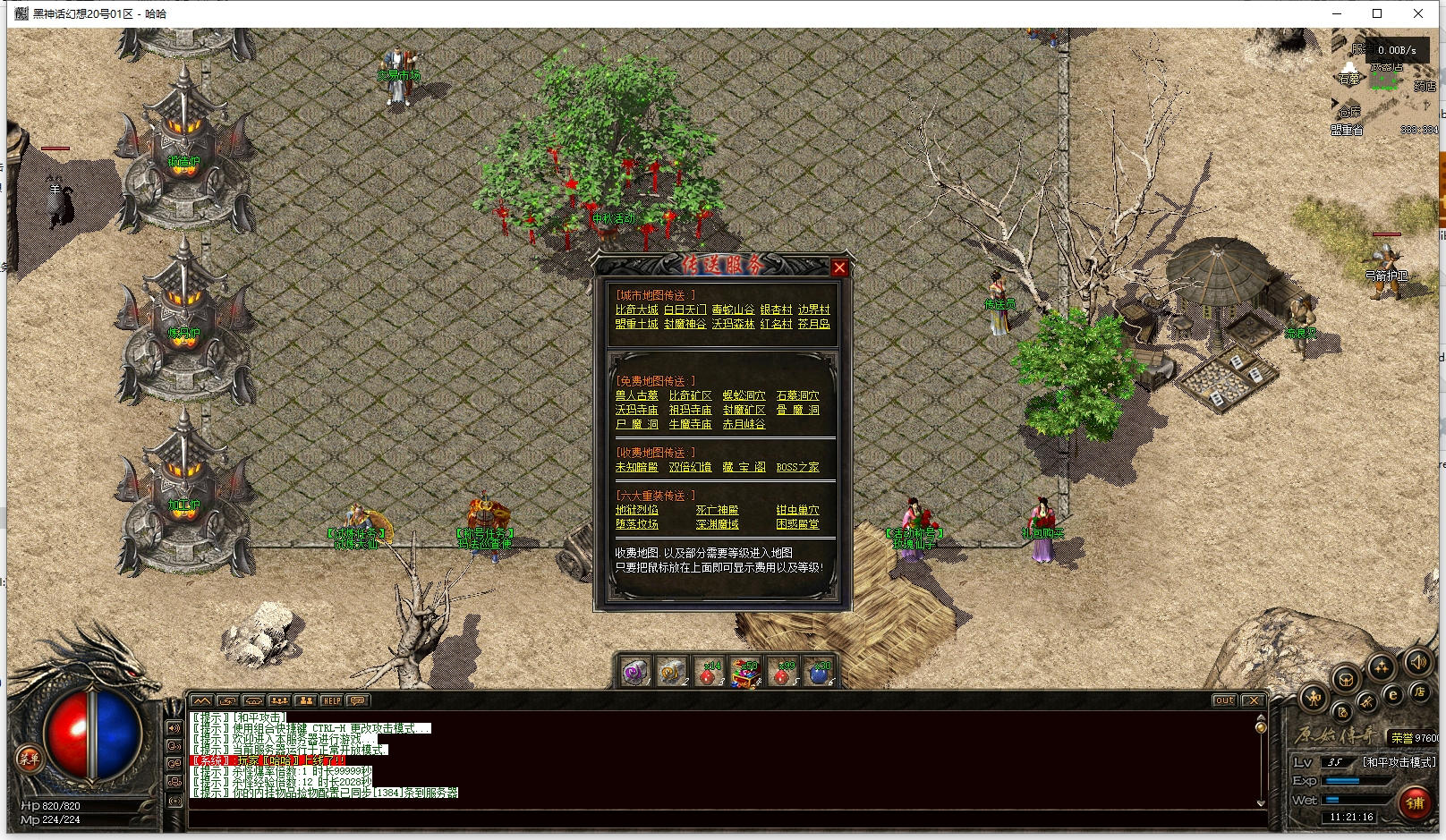The image size is (1446, 840).
Task: Open the treasure chest hotbar item
Action: [x=744, y=673]
